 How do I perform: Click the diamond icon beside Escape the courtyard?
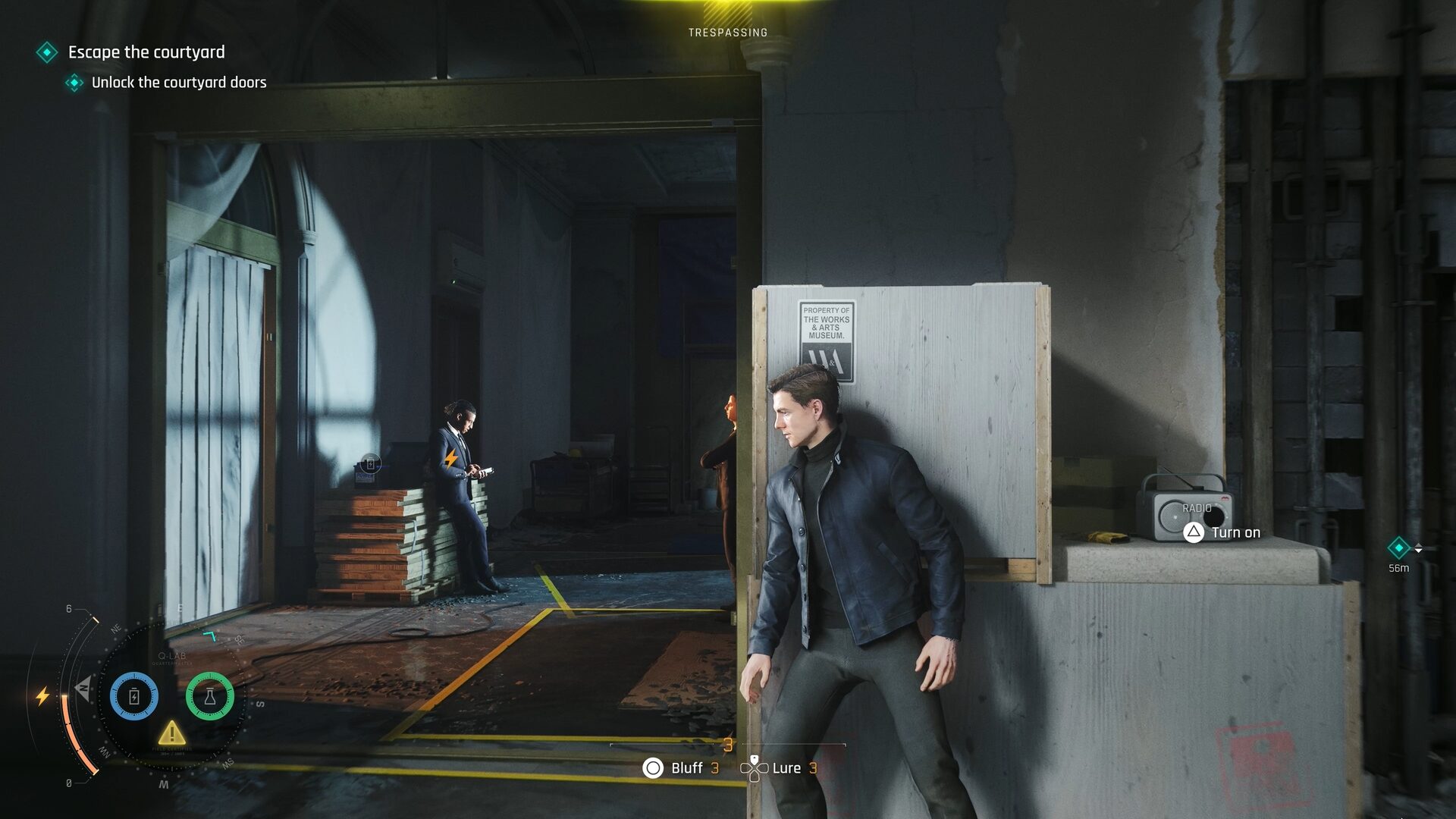[x=48, y=53]
